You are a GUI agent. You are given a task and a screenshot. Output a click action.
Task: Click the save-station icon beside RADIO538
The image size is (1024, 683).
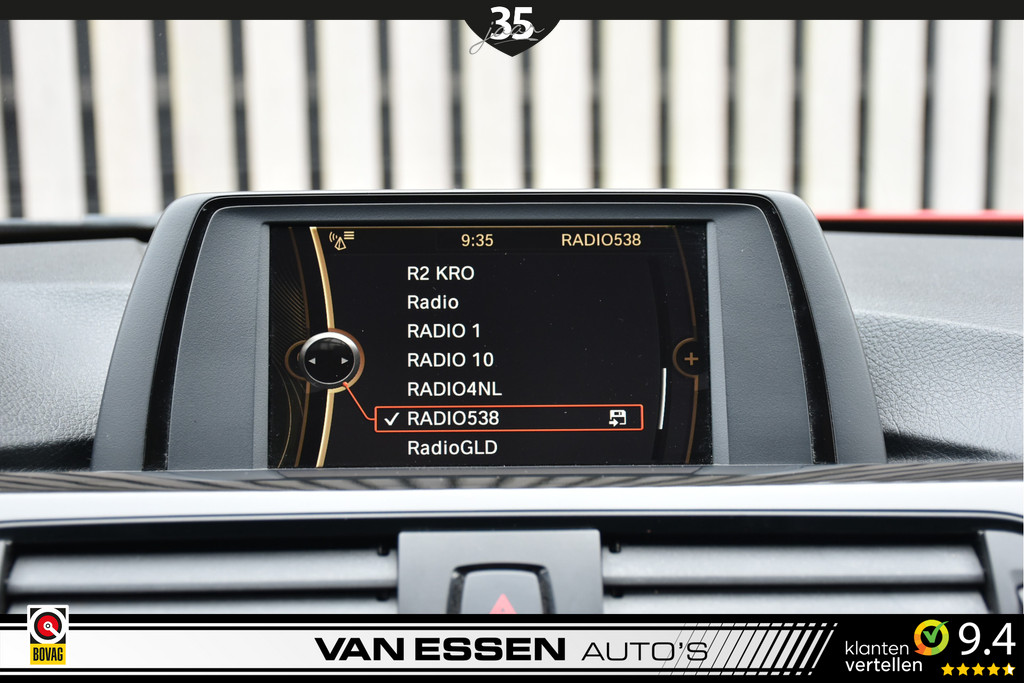tap(618, 419)
